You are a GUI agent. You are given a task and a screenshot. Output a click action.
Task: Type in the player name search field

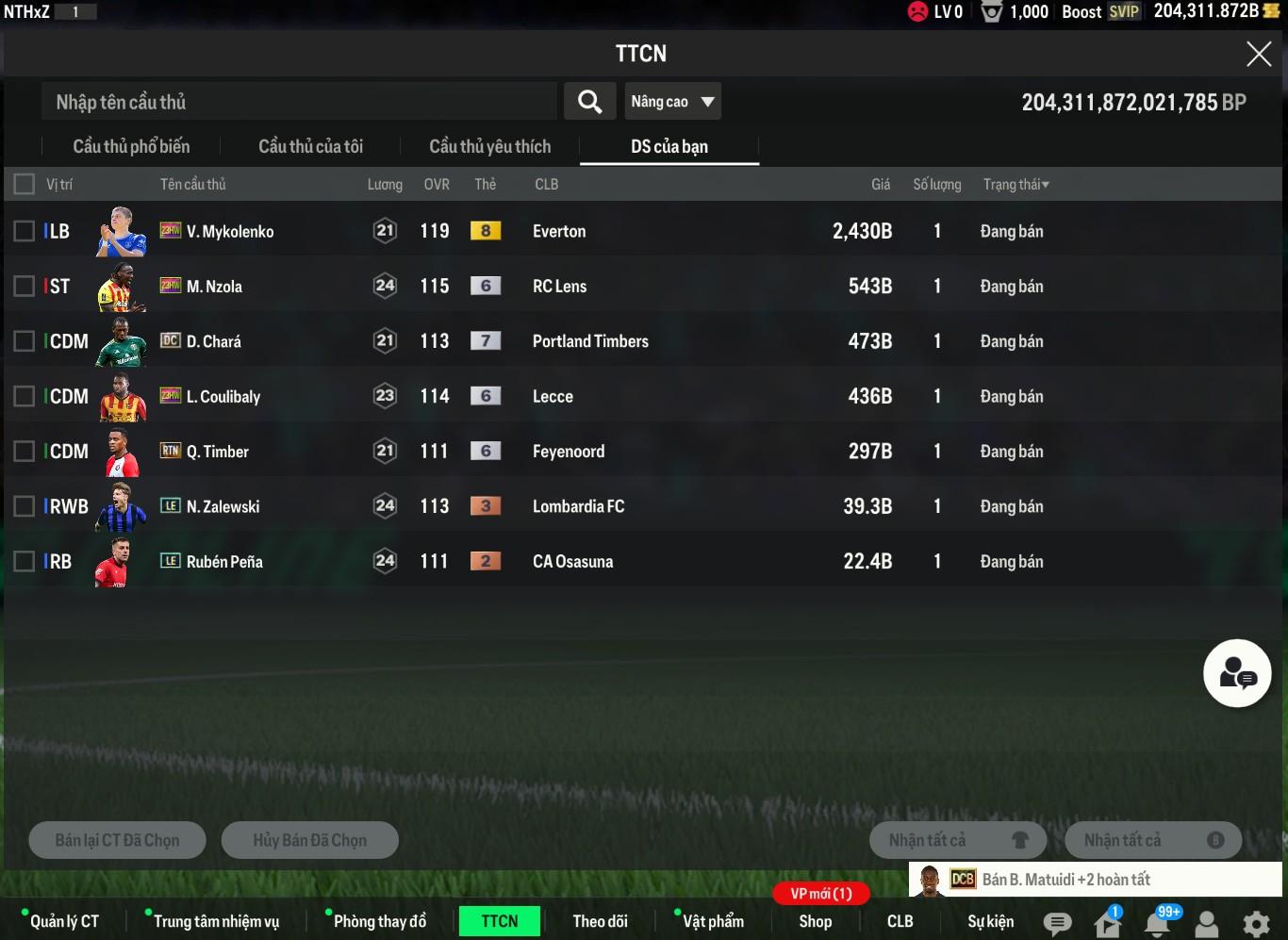tap(298, 102)
